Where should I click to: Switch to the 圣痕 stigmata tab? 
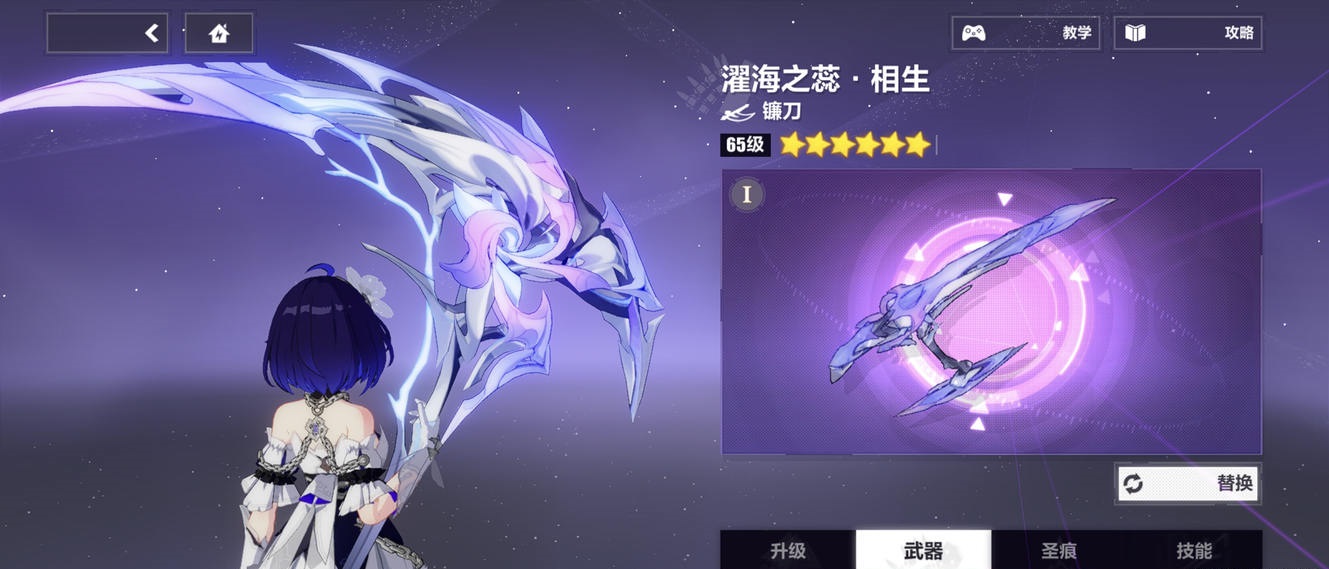coord(1058,550)
